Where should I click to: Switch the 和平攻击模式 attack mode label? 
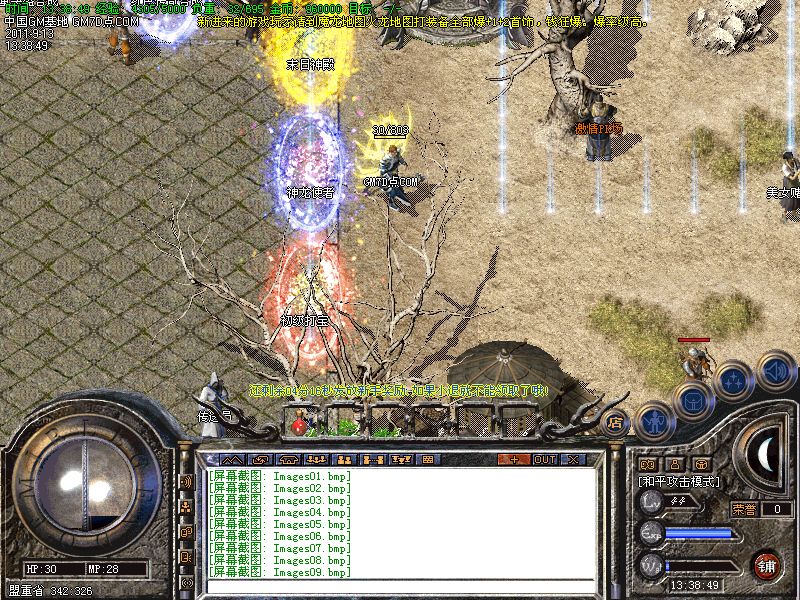679,481
